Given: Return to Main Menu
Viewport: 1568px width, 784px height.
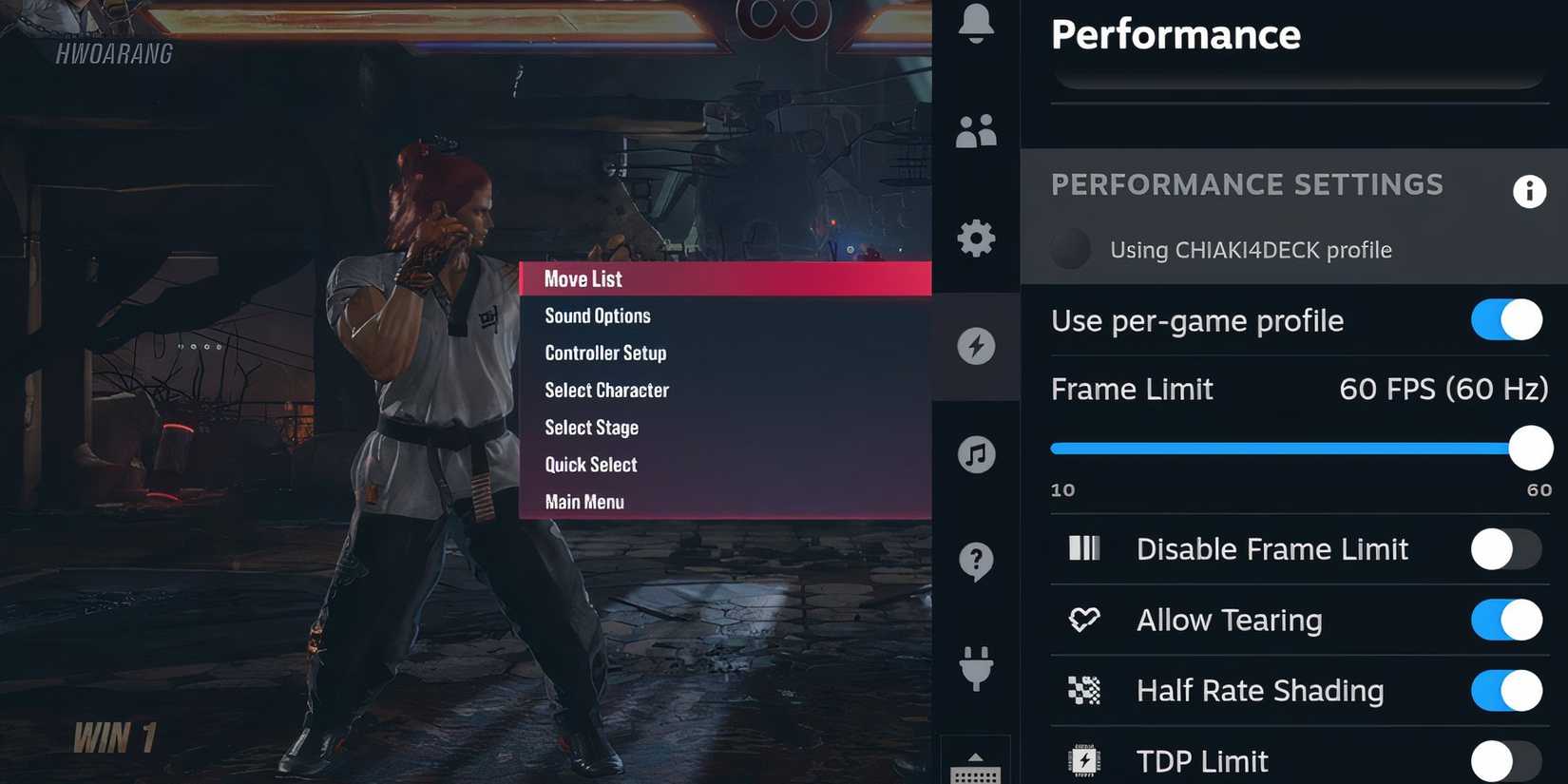Looking at the screenshot, I should pos(583,502).
